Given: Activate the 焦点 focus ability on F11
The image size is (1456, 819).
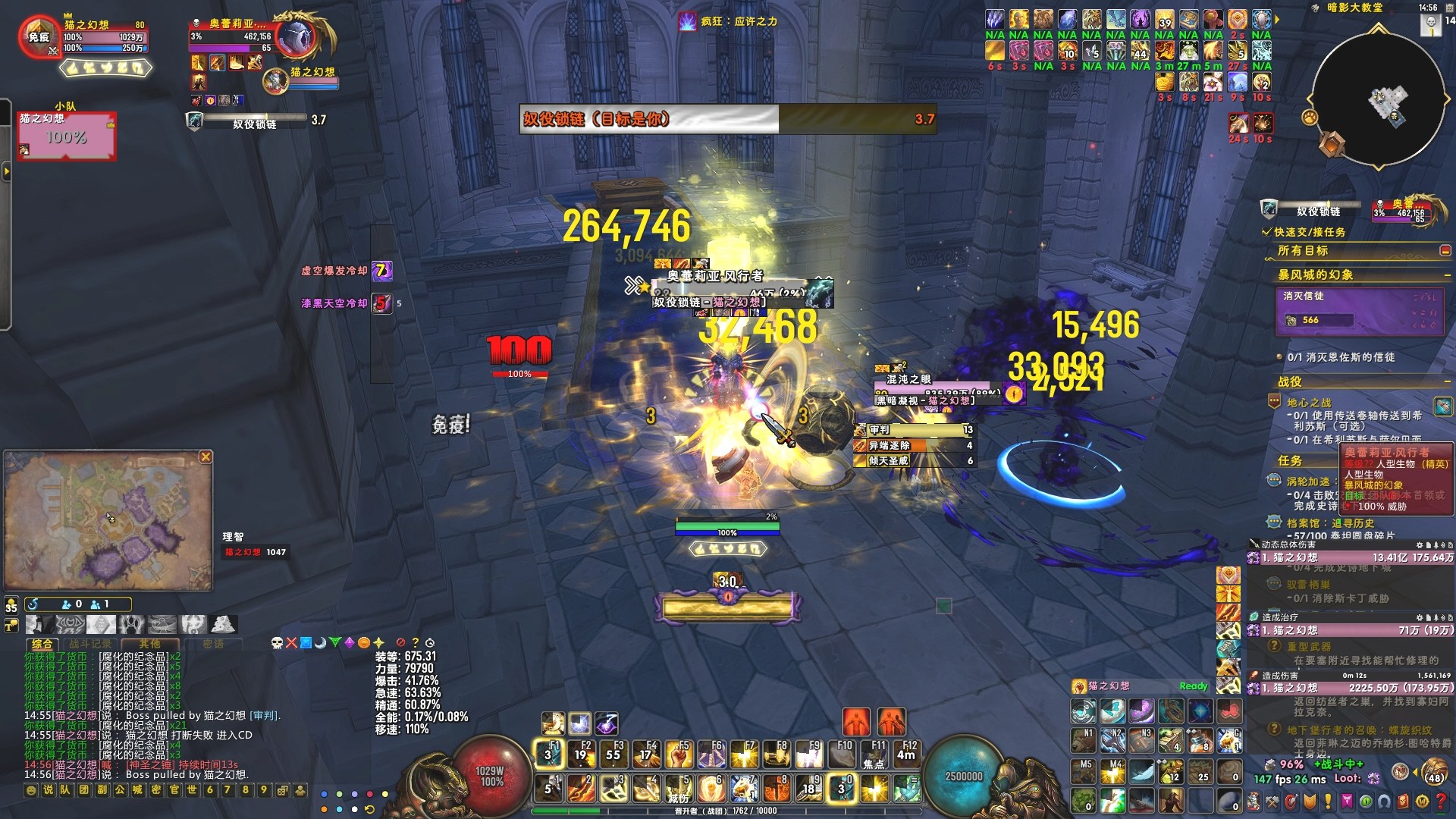Looking at the screenshot, I should pyautogui.click(x=875, y=755).
